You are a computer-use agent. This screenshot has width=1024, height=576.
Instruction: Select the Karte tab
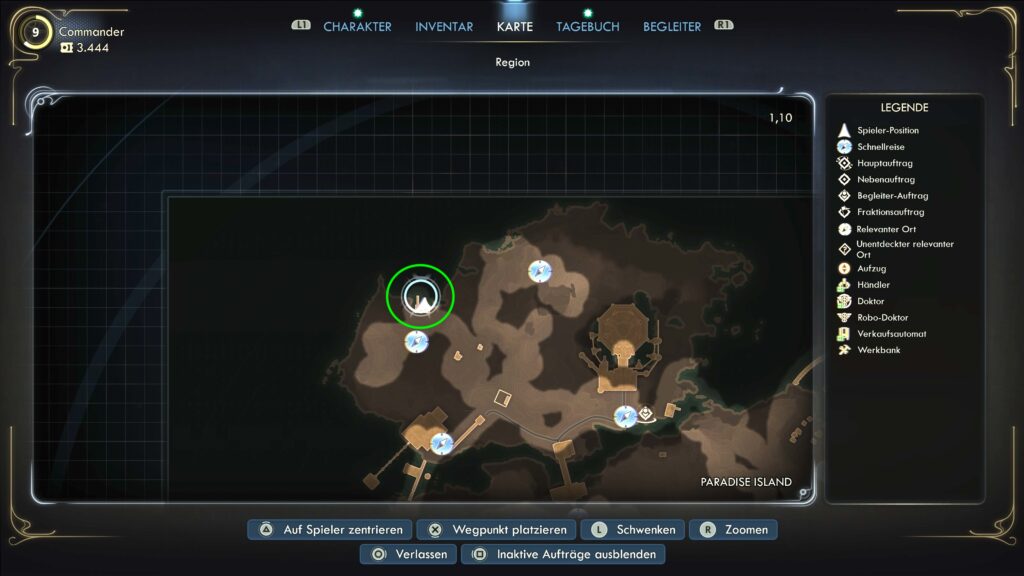pos(515,27)
